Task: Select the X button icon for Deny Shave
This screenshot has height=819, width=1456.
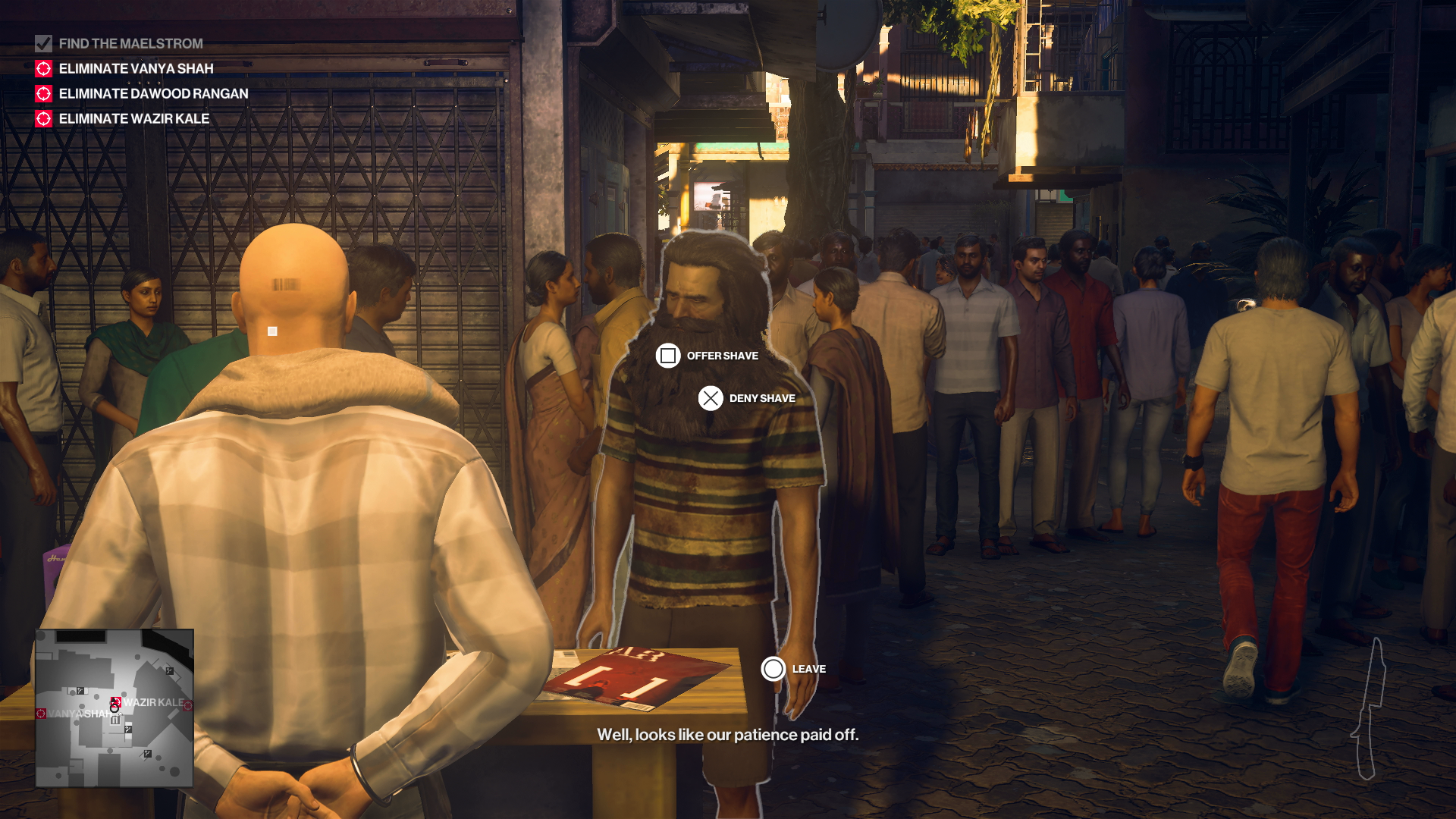Action: click(x=711, y=398)
